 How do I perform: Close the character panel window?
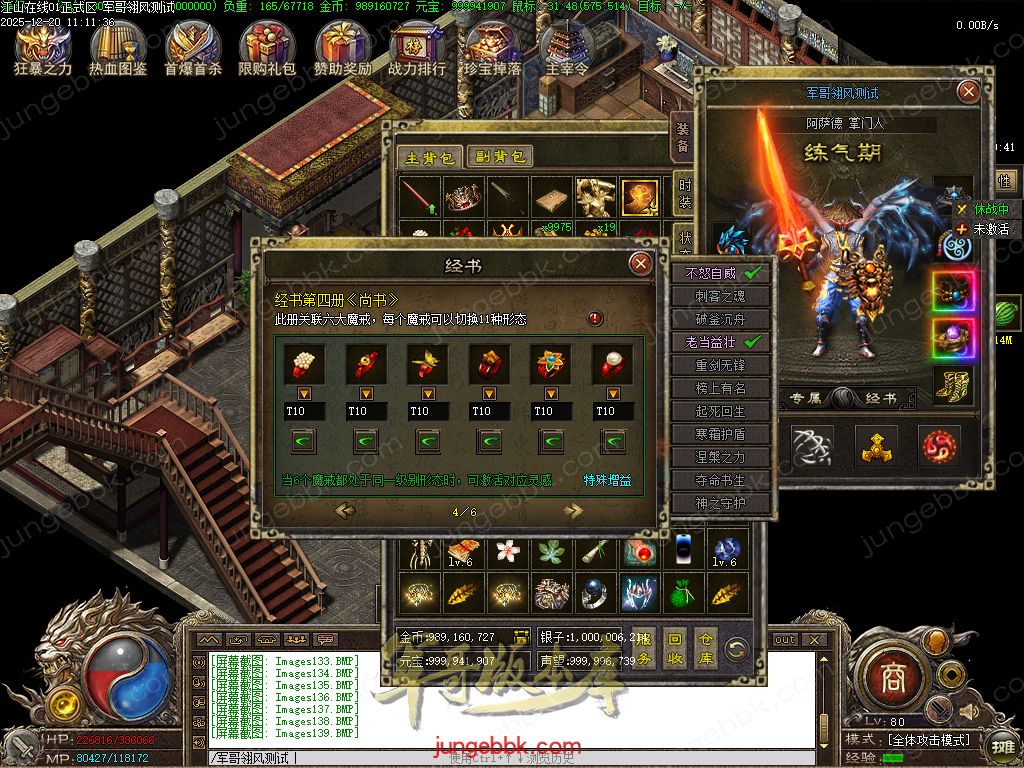click(968, 92)
